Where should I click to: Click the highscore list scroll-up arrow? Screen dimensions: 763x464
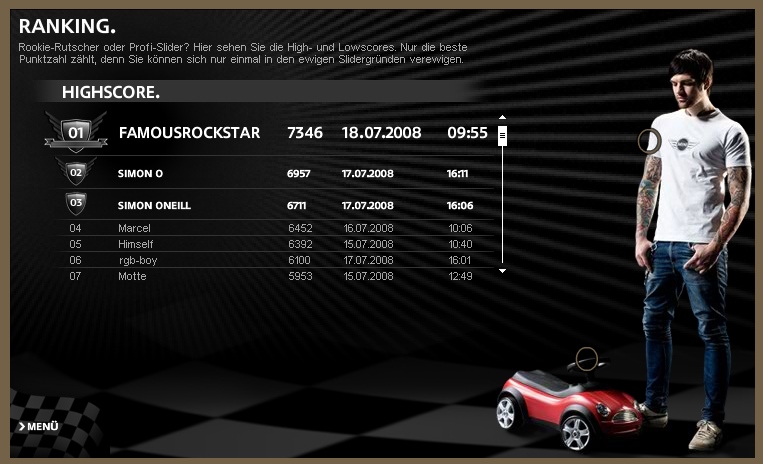coord(502,118)
